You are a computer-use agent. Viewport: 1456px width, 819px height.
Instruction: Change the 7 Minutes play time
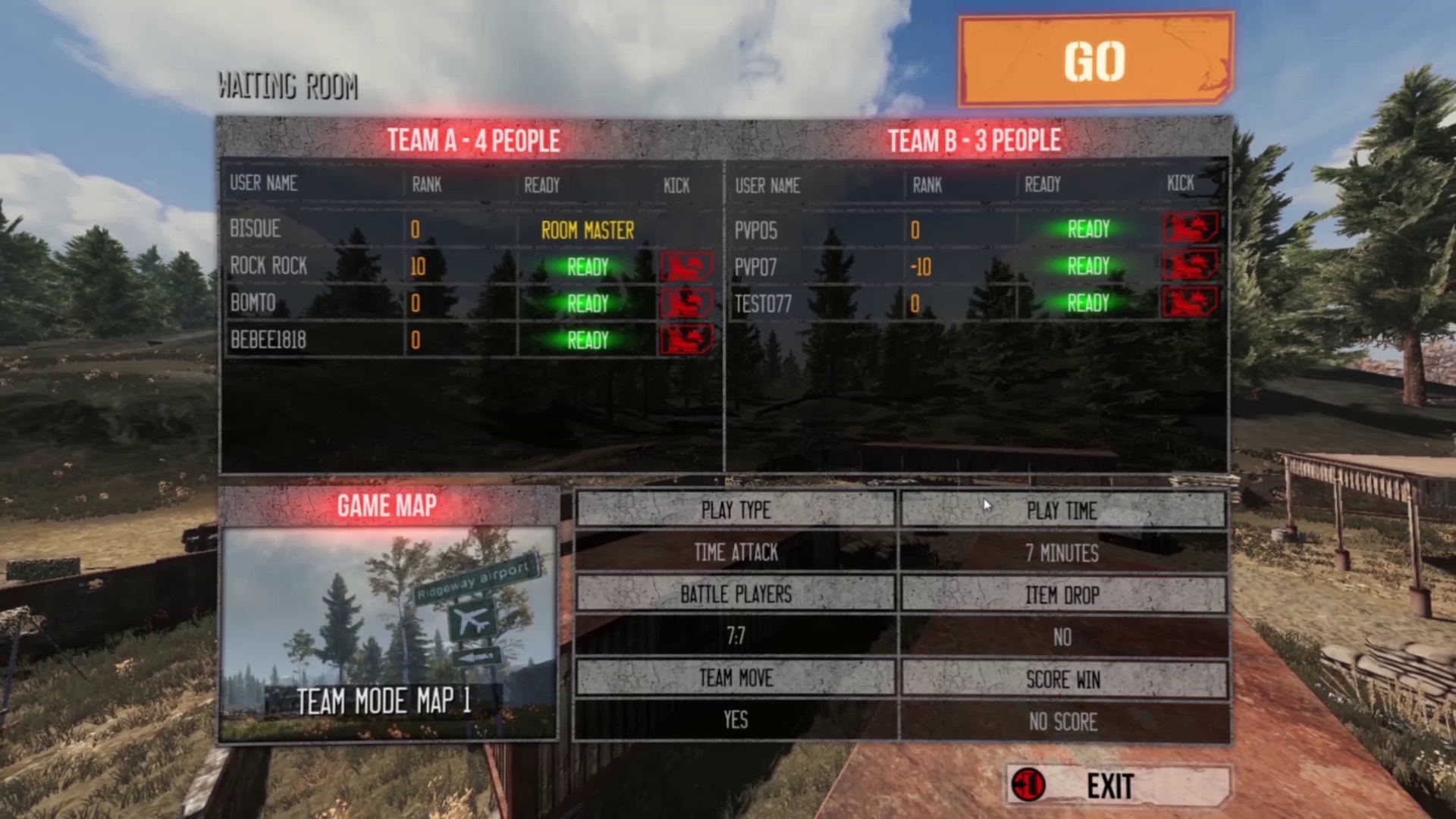pos(1062,553)
